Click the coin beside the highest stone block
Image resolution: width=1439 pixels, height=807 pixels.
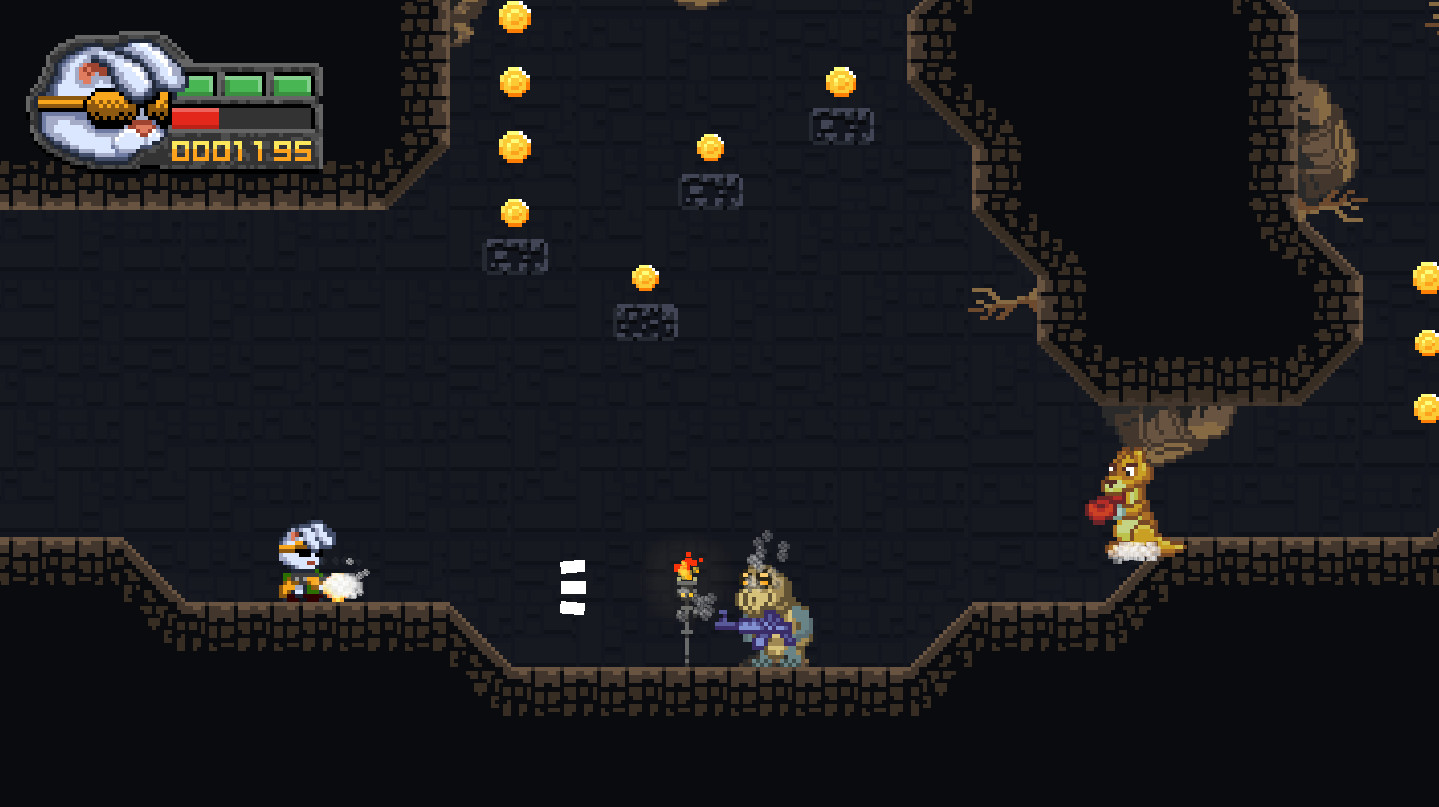tap(840, 83)
